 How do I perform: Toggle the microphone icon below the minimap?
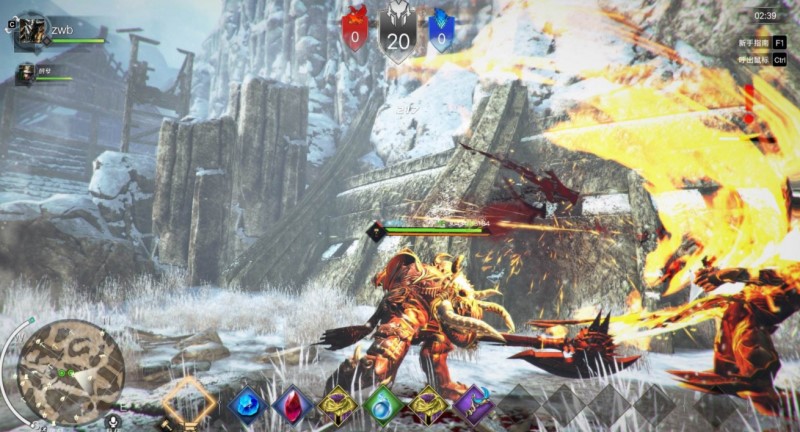113,422
